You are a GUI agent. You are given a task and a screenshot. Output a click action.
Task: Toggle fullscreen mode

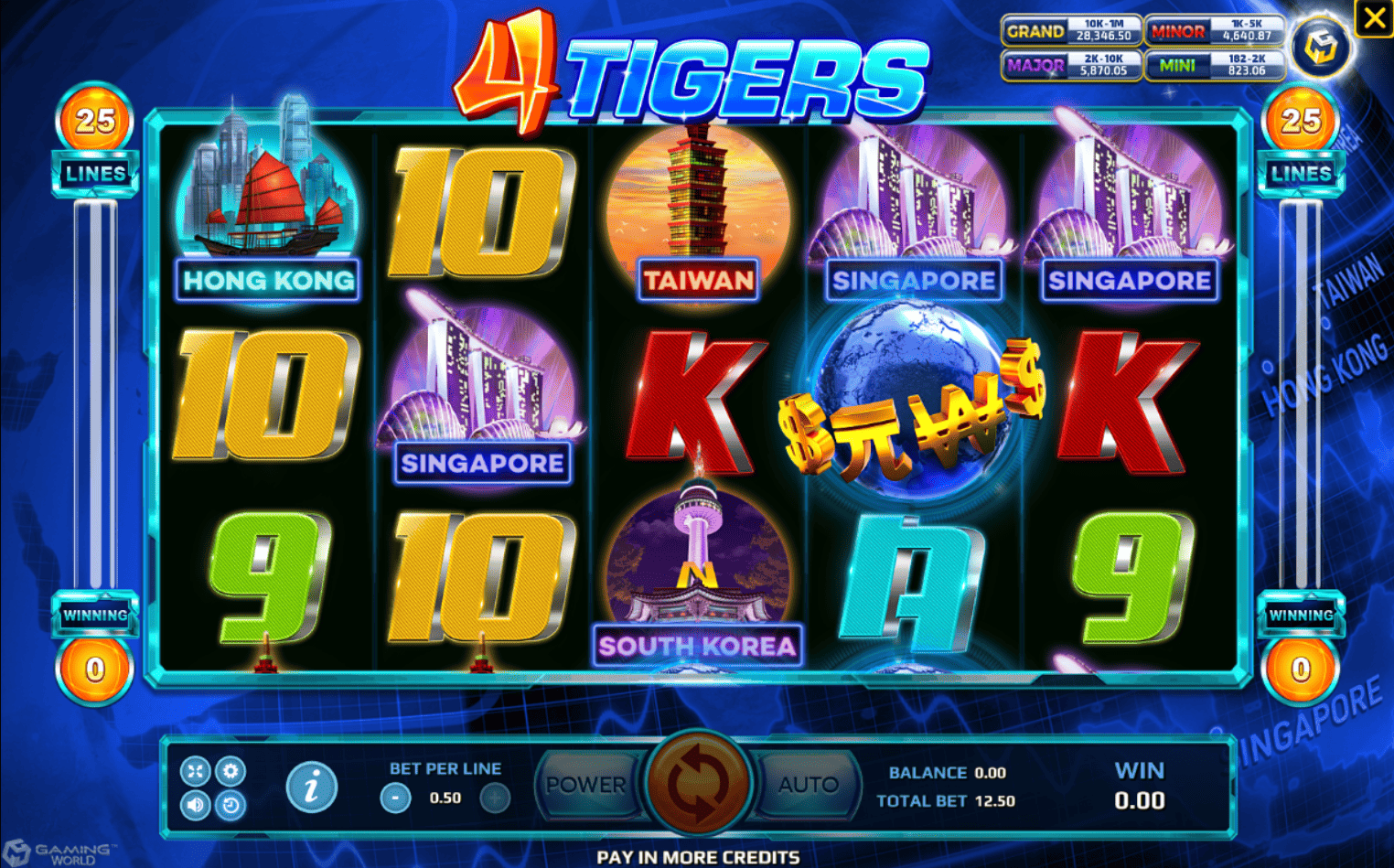pyautogui.click(x=195, y=771)
